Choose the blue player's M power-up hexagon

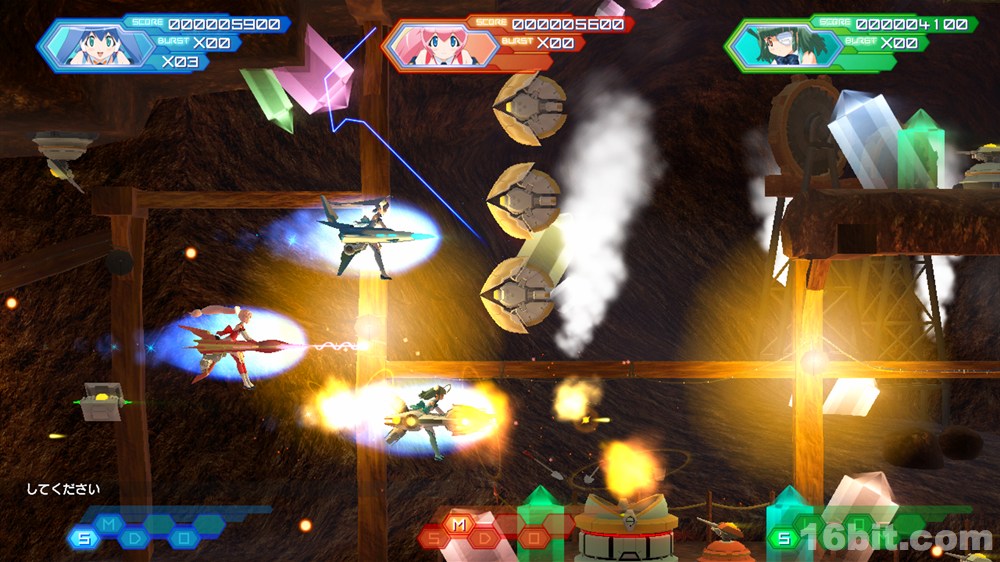tap(108, 525)
